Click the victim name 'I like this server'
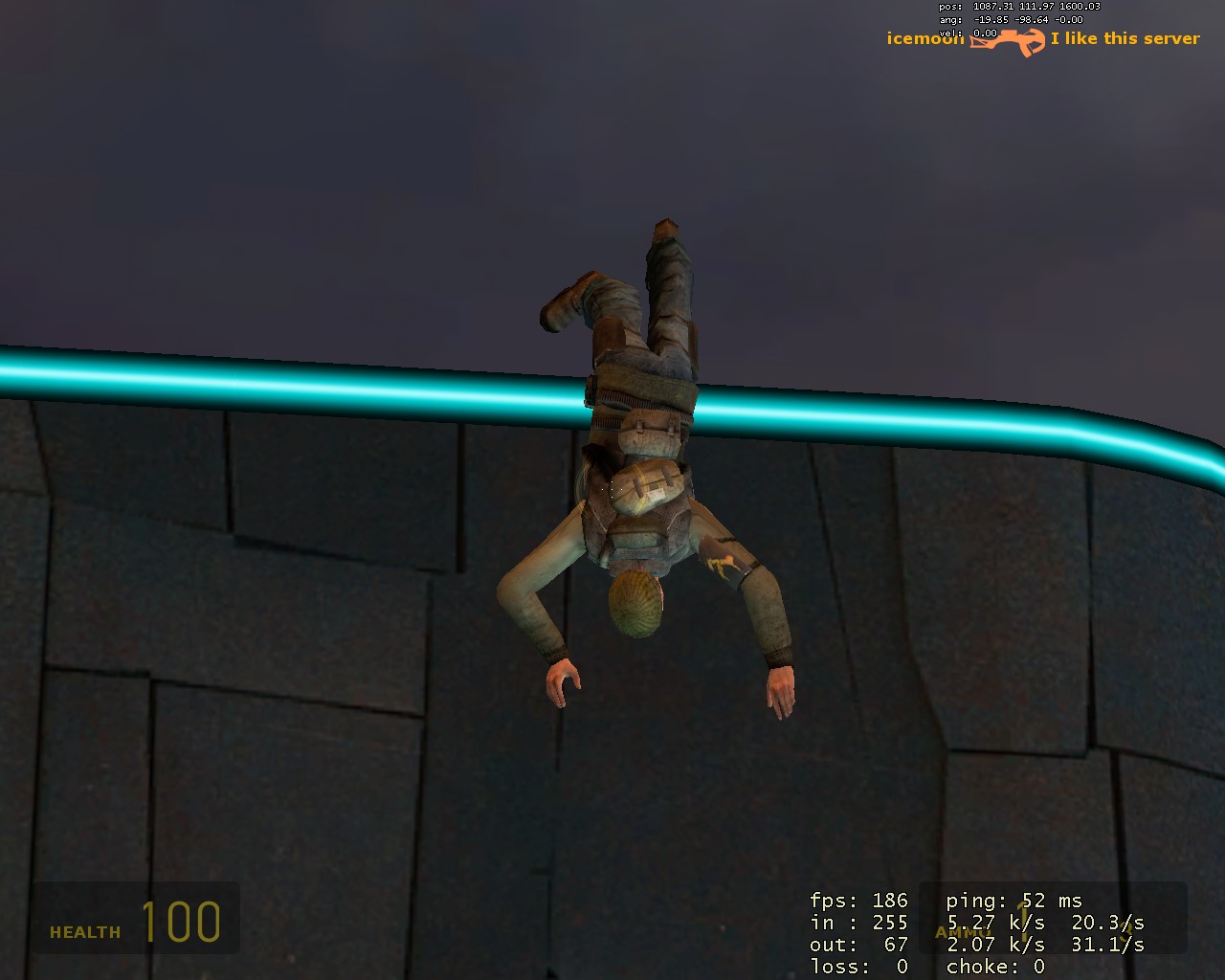 pos(1125,38)
